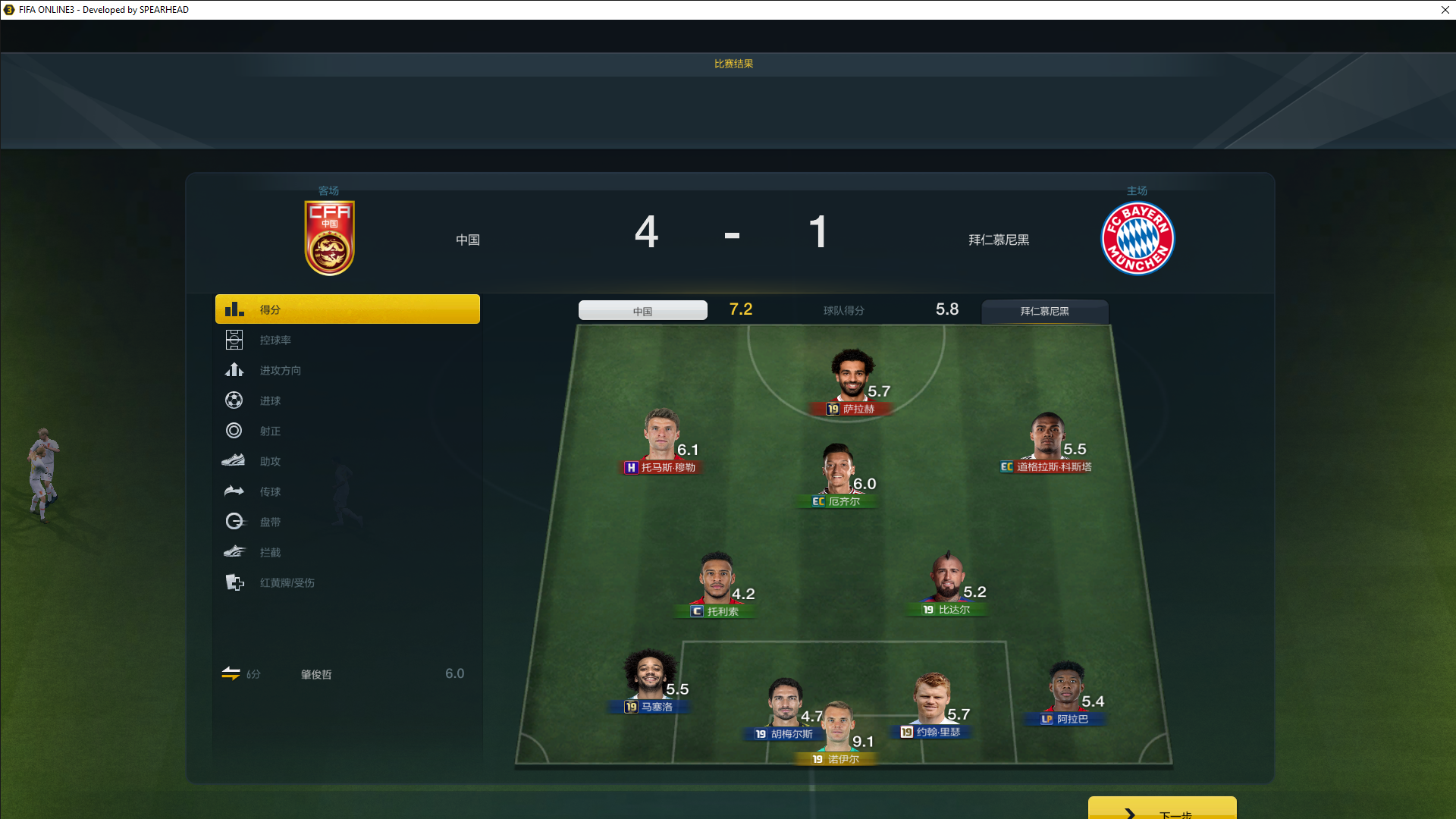
Task: Switch to the 拜仁慕尼黑 team tab
Action: (1044, 311)
